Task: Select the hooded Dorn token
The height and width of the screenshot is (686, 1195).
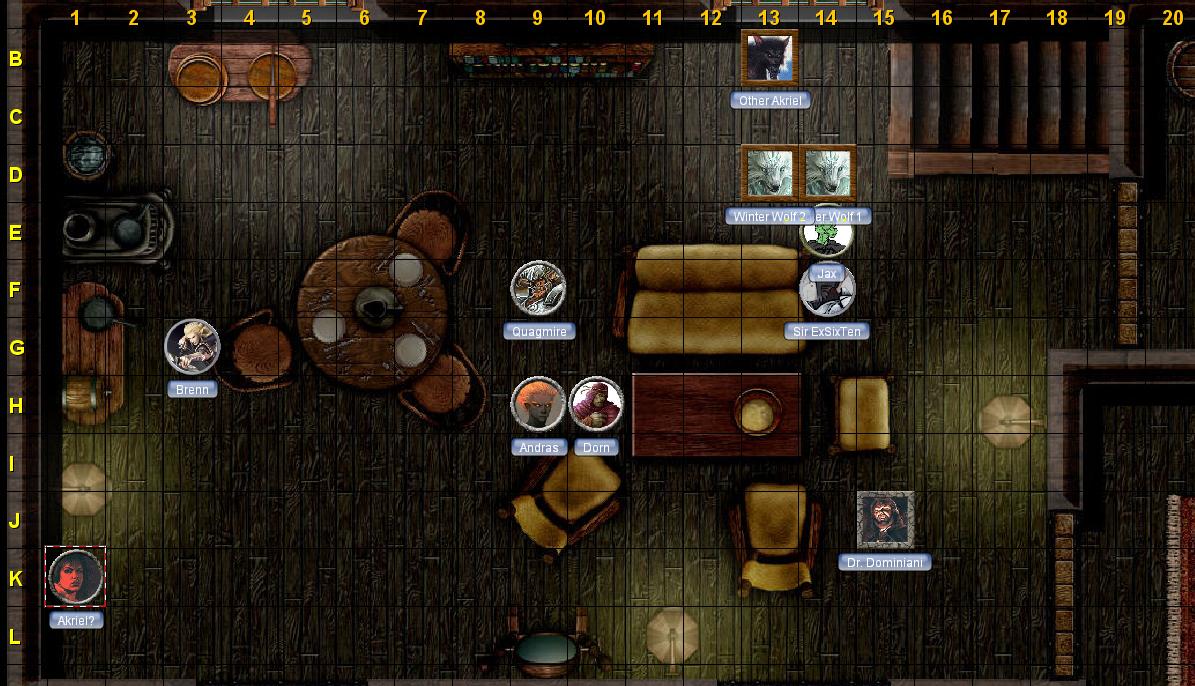Action: pos(596,404)
